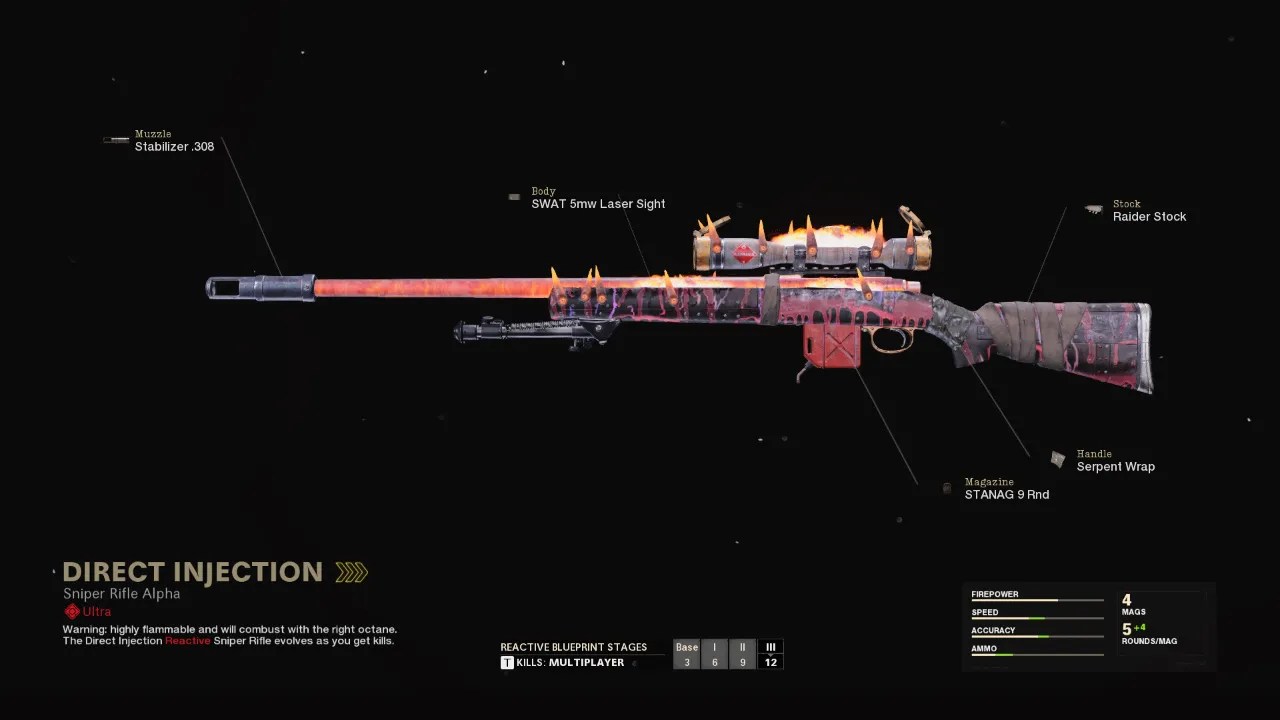Select the Raider Stock attachment icon

1093,209
